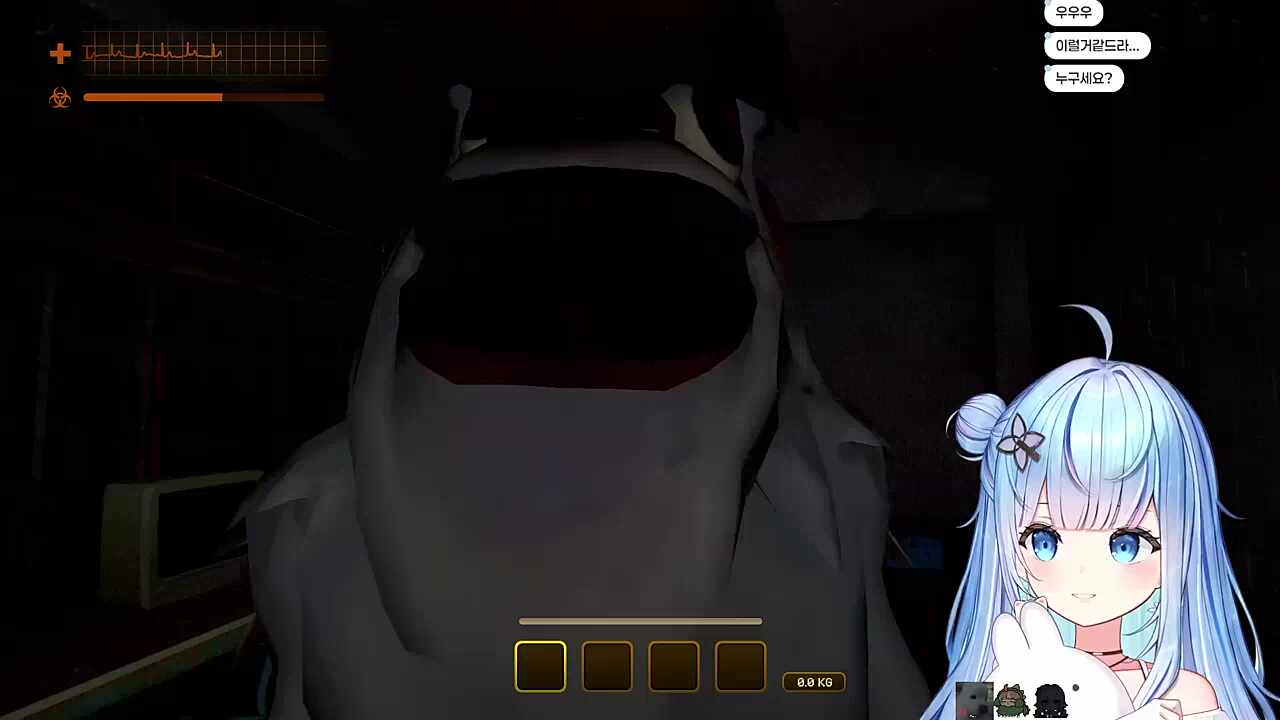
Task: Click the 이럴거같드라... chat bubble
Action: tap(1098, 45)
